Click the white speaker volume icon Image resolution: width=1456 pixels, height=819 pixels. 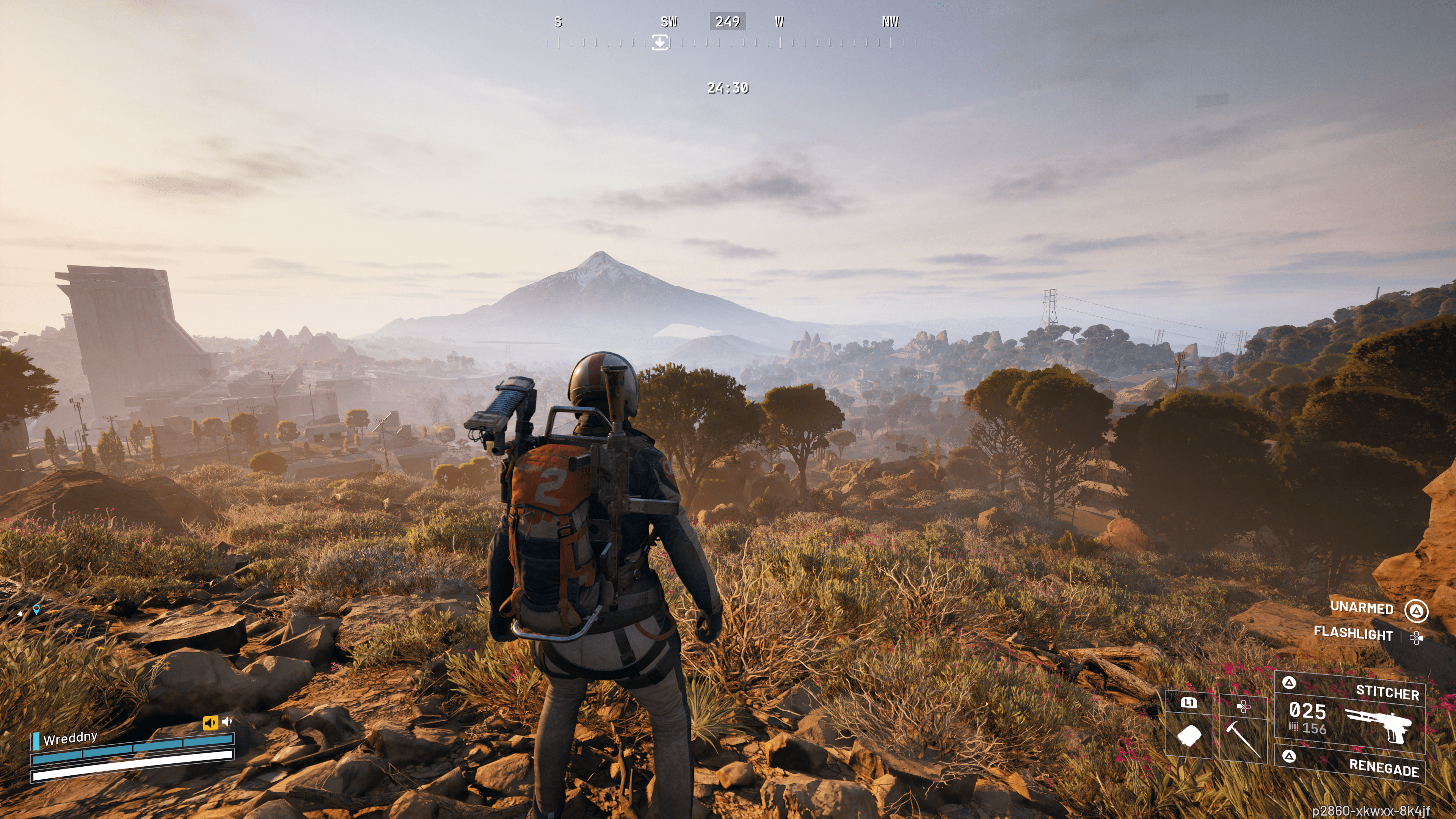click(x=227, y=721)
